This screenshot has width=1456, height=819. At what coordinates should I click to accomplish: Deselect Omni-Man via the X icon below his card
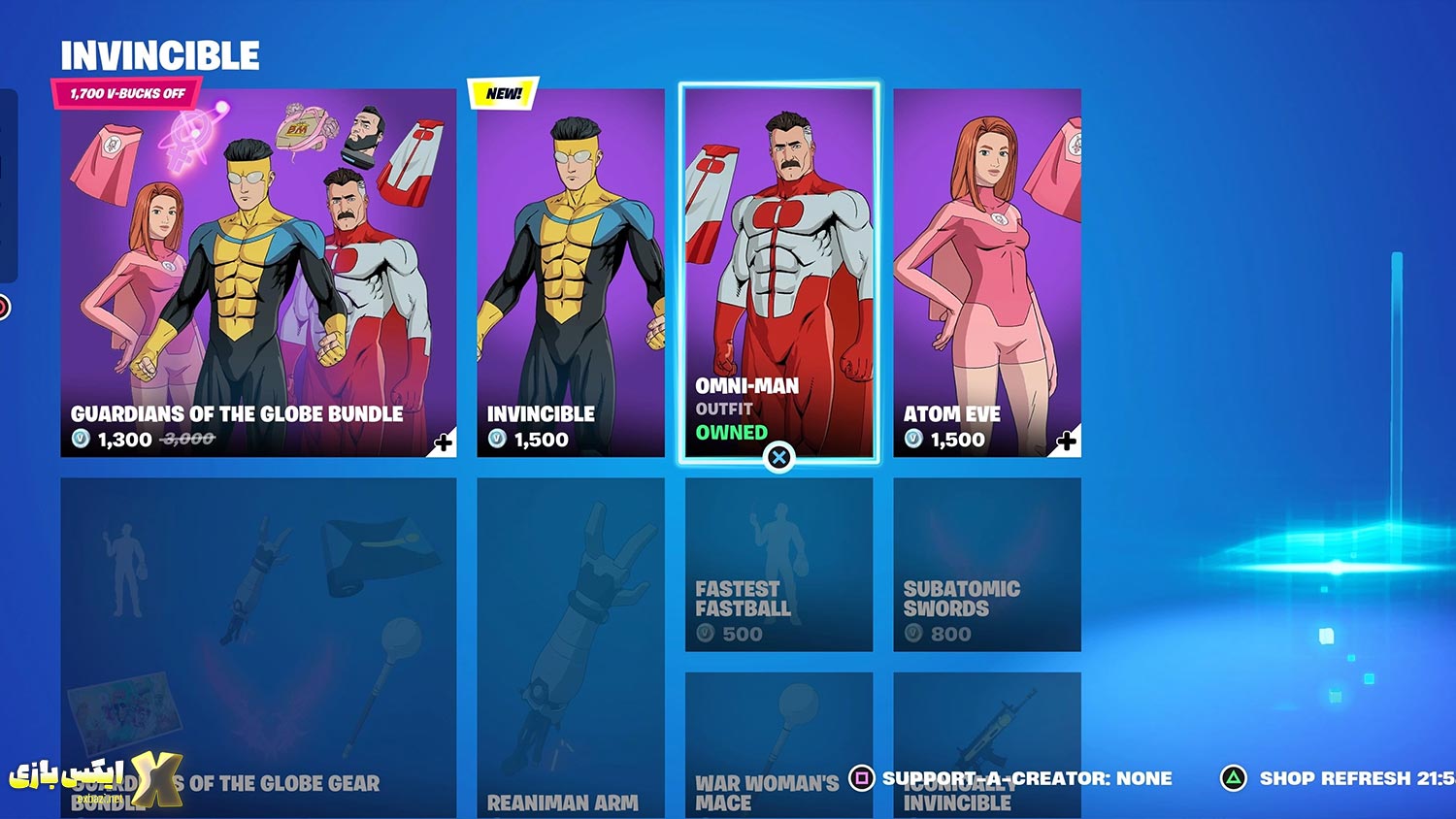[779, 459]
